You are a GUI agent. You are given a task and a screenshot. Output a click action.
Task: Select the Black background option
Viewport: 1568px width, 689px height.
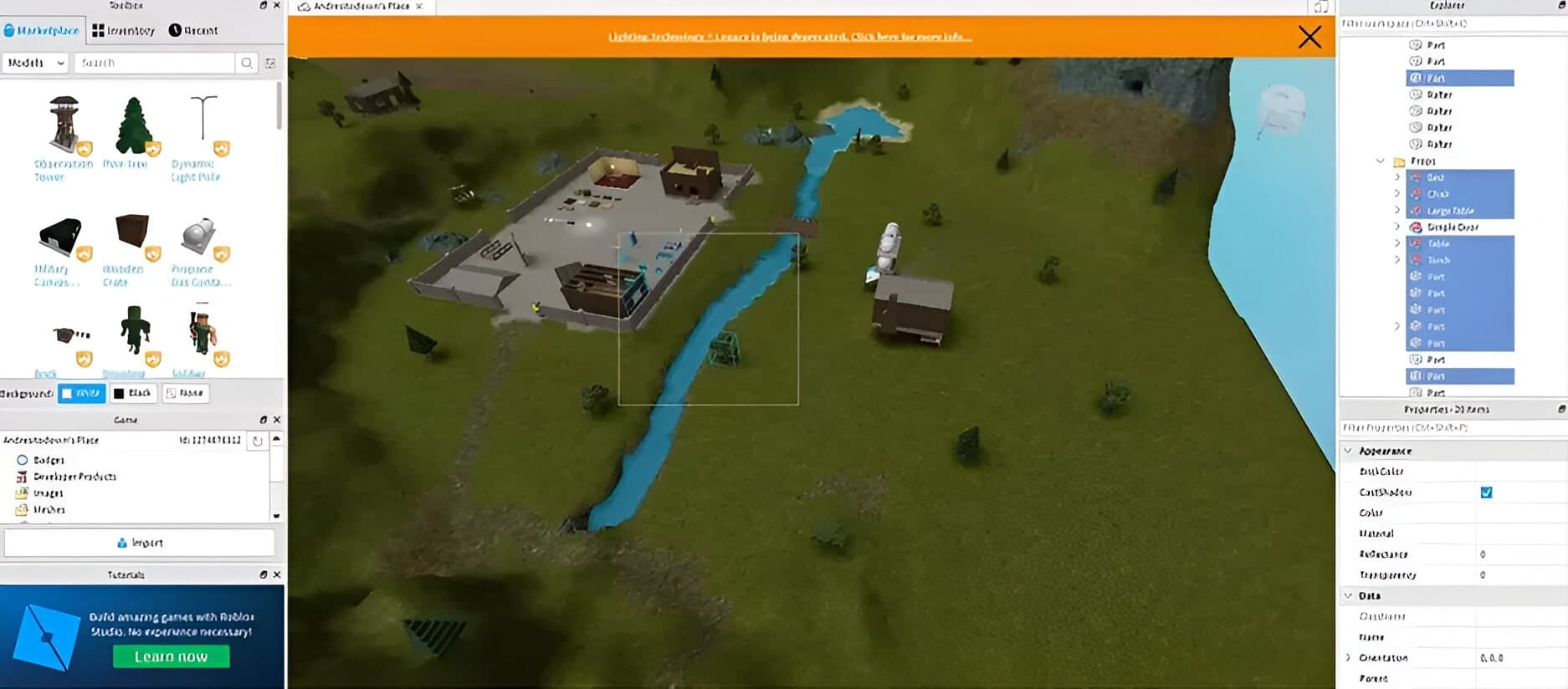point(134,393)
